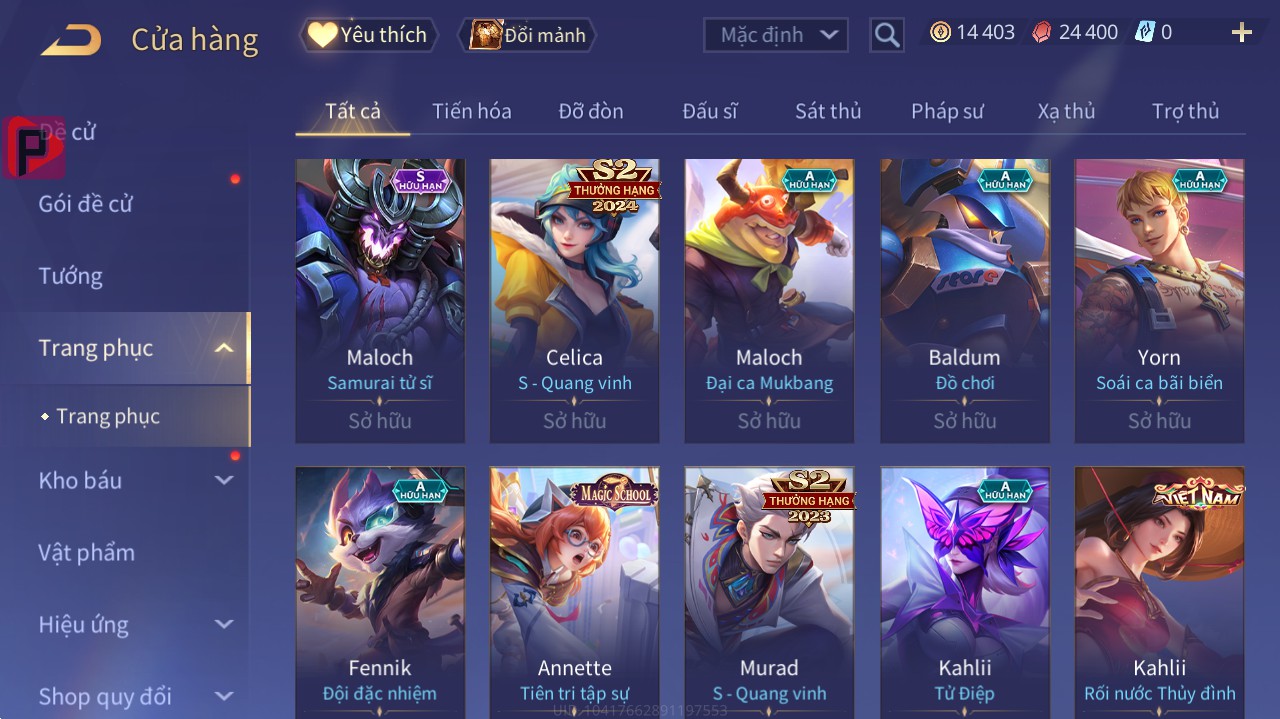Expand the Kho báu menu
Viewport: 1280px width, 719px height.
pos(135,481)
